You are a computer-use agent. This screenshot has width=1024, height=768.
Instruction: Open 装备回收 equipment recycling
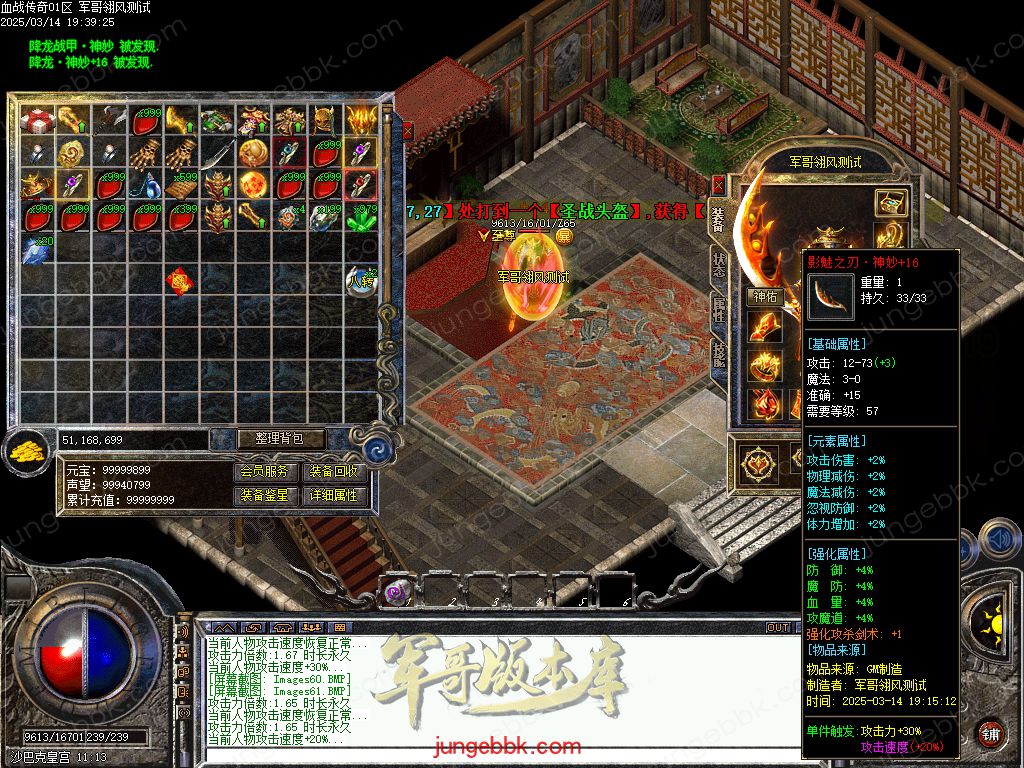(333, 472)
